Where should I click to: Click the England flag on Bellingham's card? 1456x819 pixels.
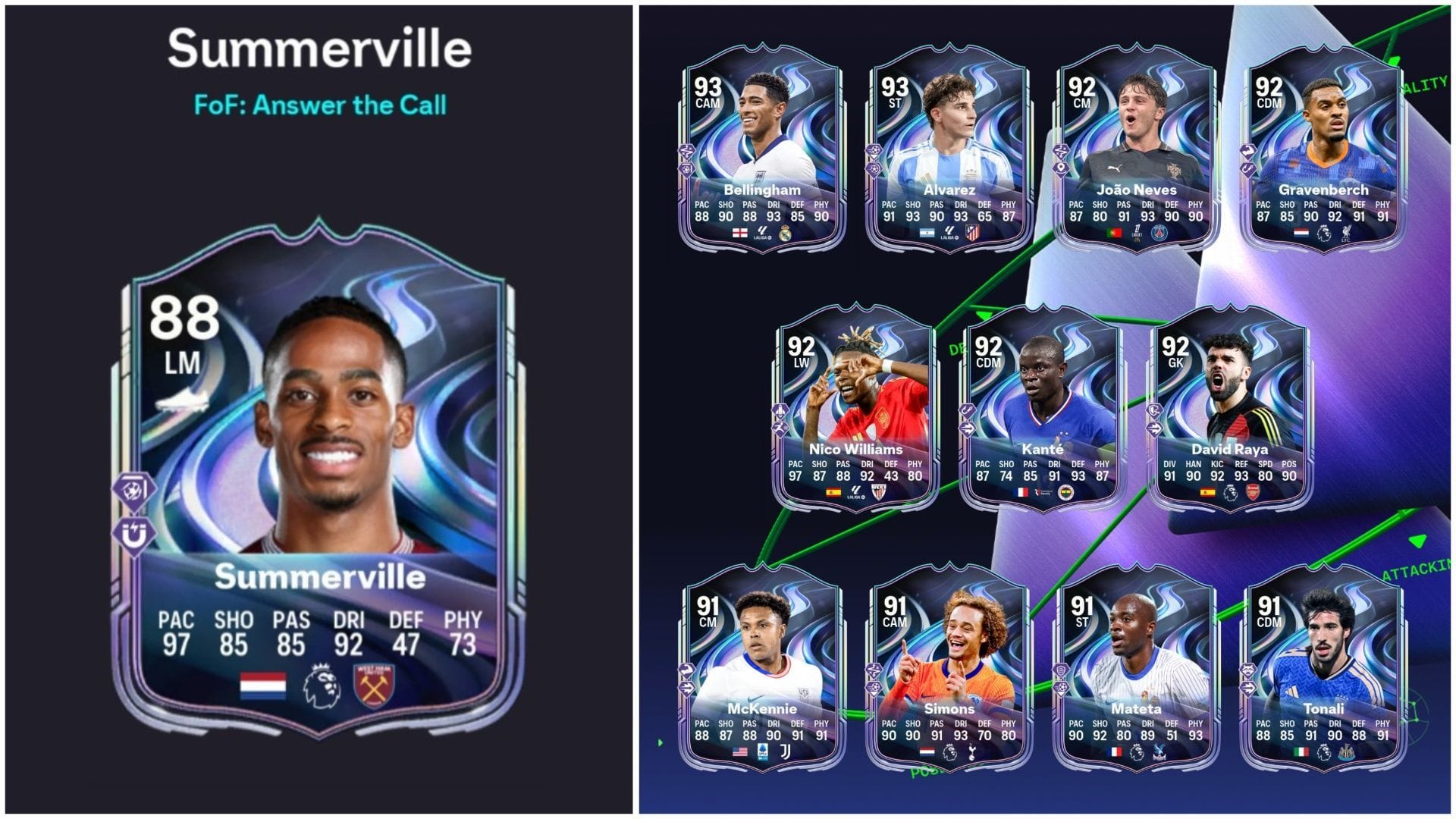tap(739, 234)
